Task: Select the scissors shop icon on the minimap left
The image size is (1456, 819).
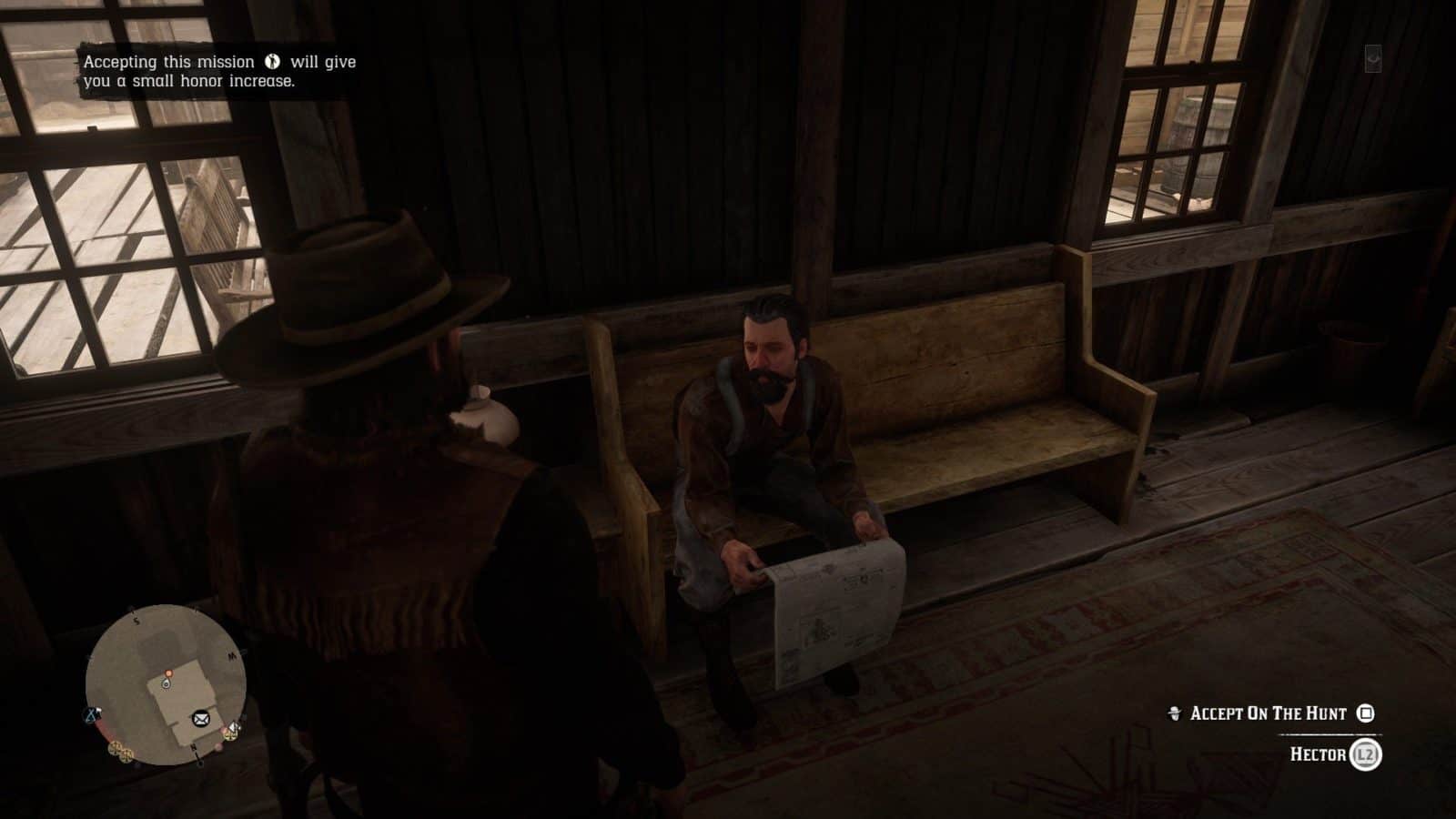Action: pos(91,714)
